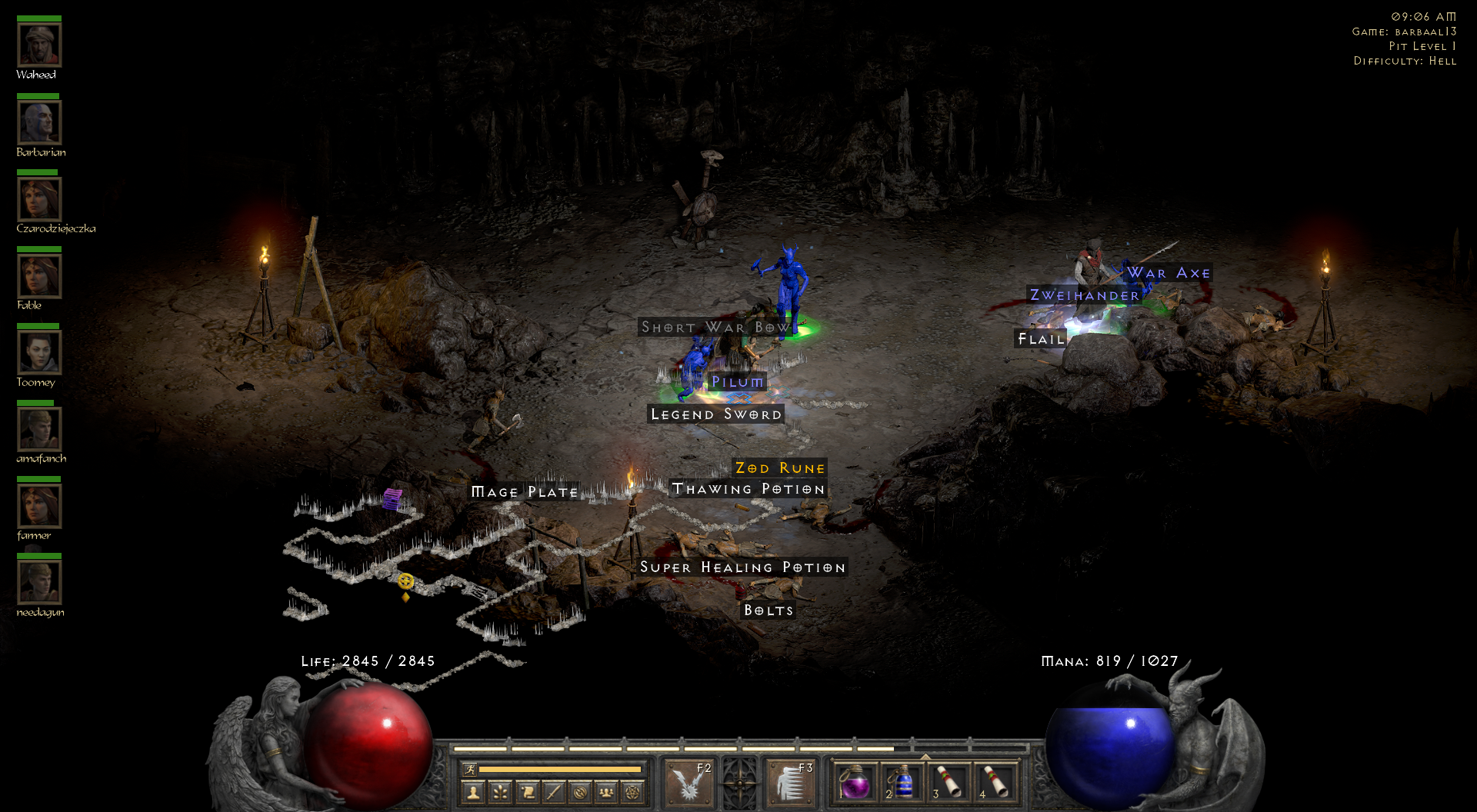The width and height of the screenshot is (1477, 812).
Task: Select Waheed's party portrait
Action: point(39,45)
